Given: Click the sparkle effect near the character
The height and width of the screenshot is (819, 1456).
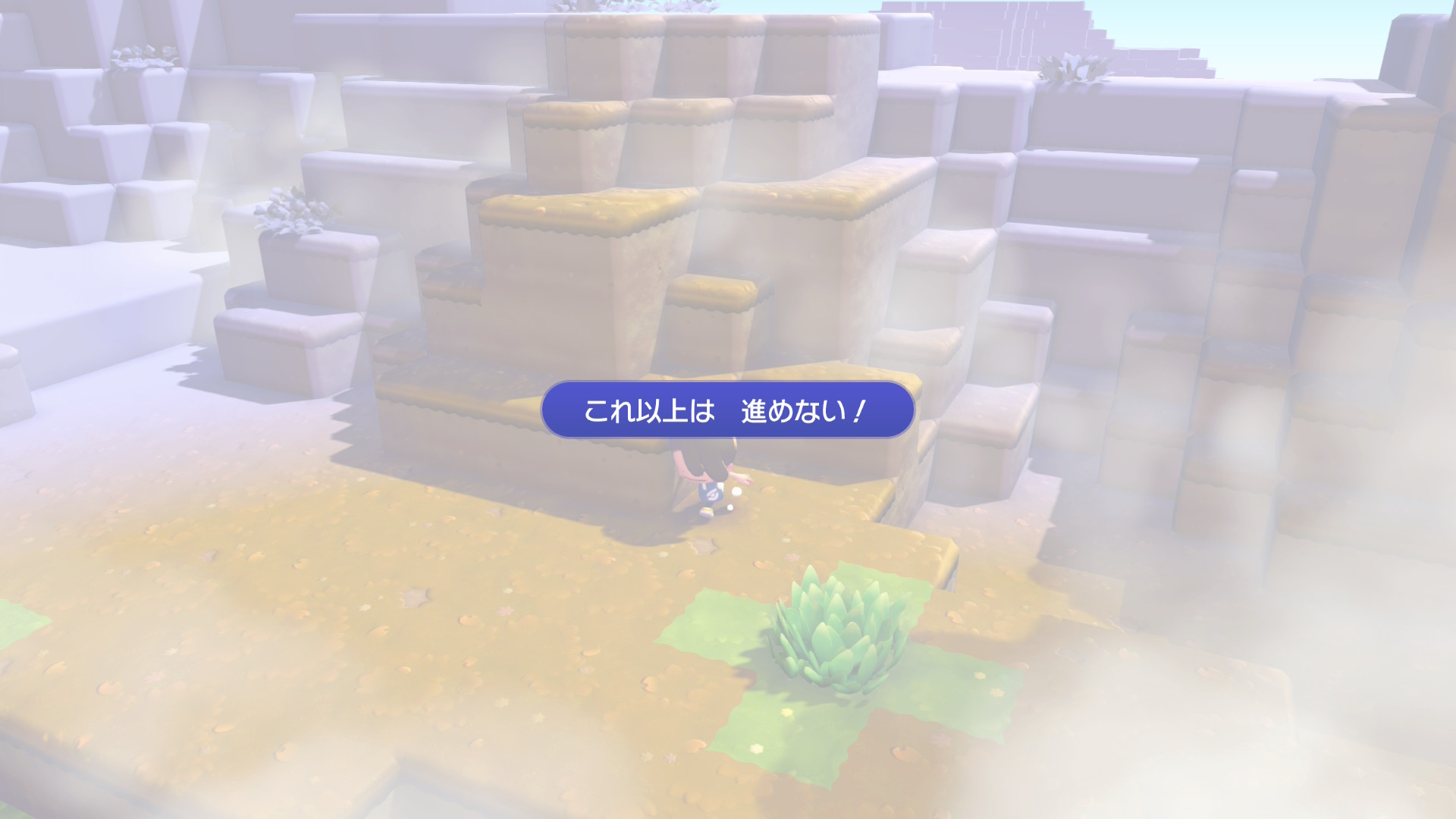Looking at the screenshot, I should (737, 493).
